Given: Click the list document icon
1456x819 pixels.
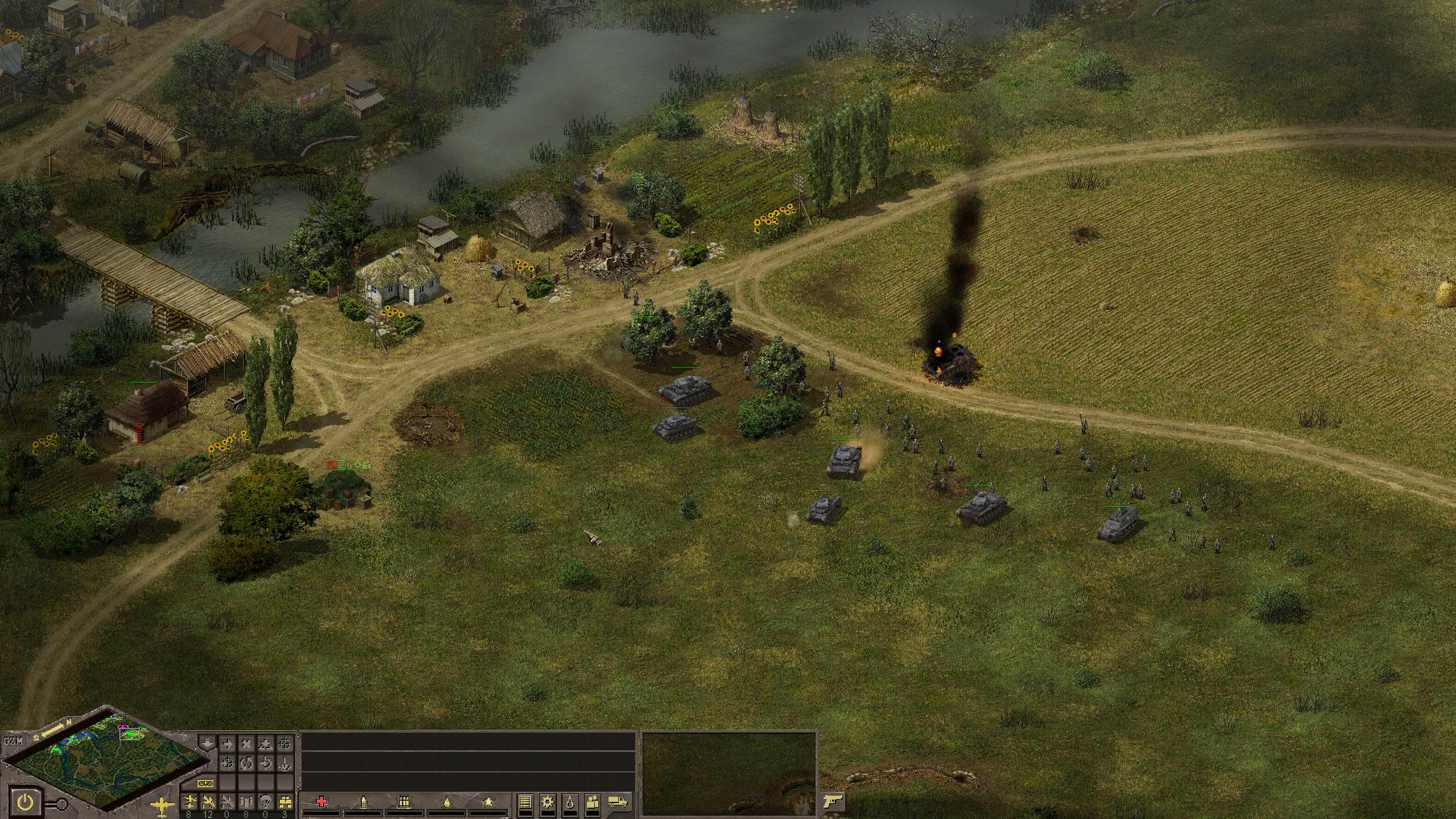Looking at the screenshot, I should point(526,802).
